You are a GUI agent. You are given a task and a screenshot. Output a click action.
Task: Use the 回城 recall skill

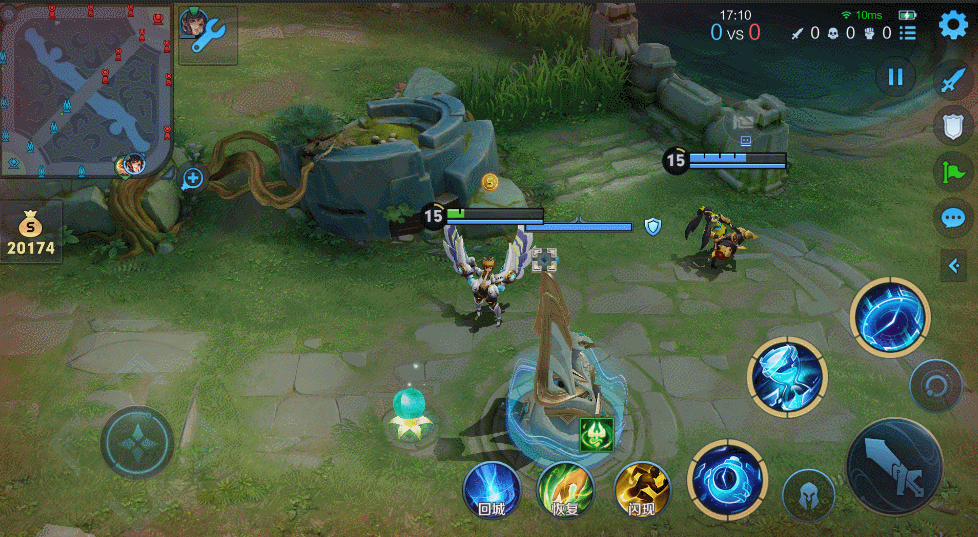point(491,491)
